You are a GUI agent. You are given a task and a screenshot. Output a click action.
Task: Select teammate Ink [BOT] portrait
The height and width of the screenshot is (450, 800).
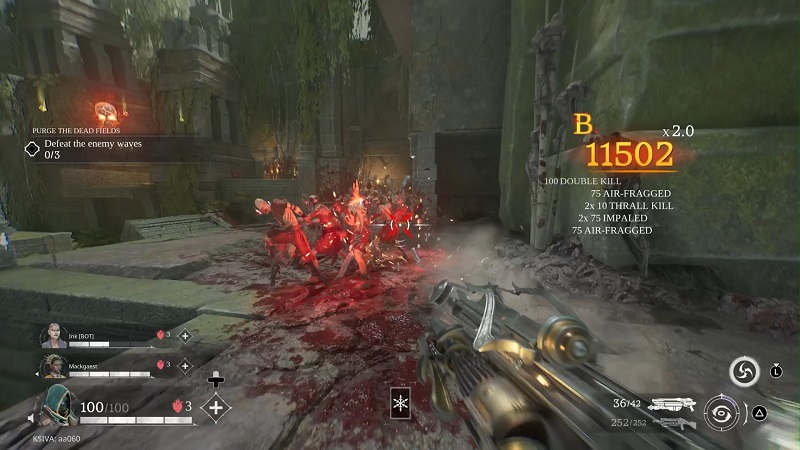pyautogui.click(x=53, y=335)
